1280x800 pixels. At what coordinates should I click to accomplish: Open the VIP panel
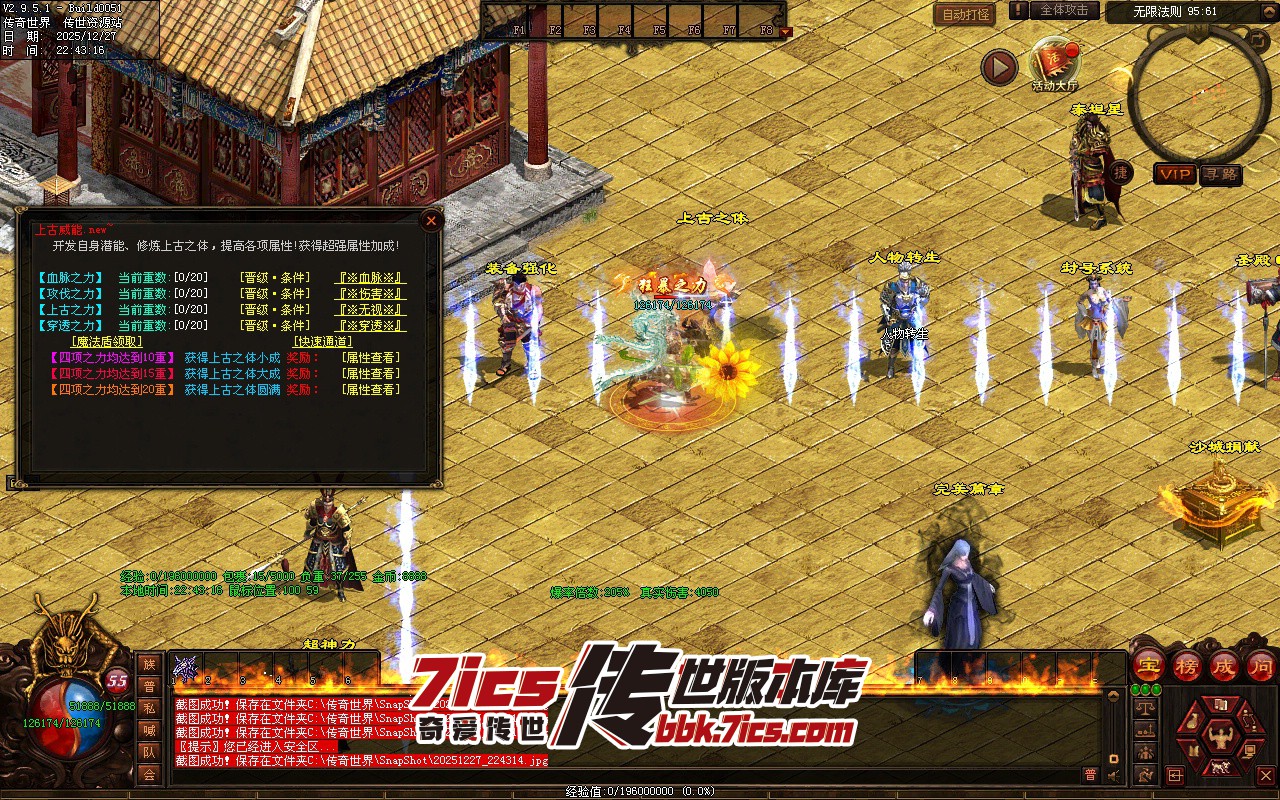point(1175,174)
